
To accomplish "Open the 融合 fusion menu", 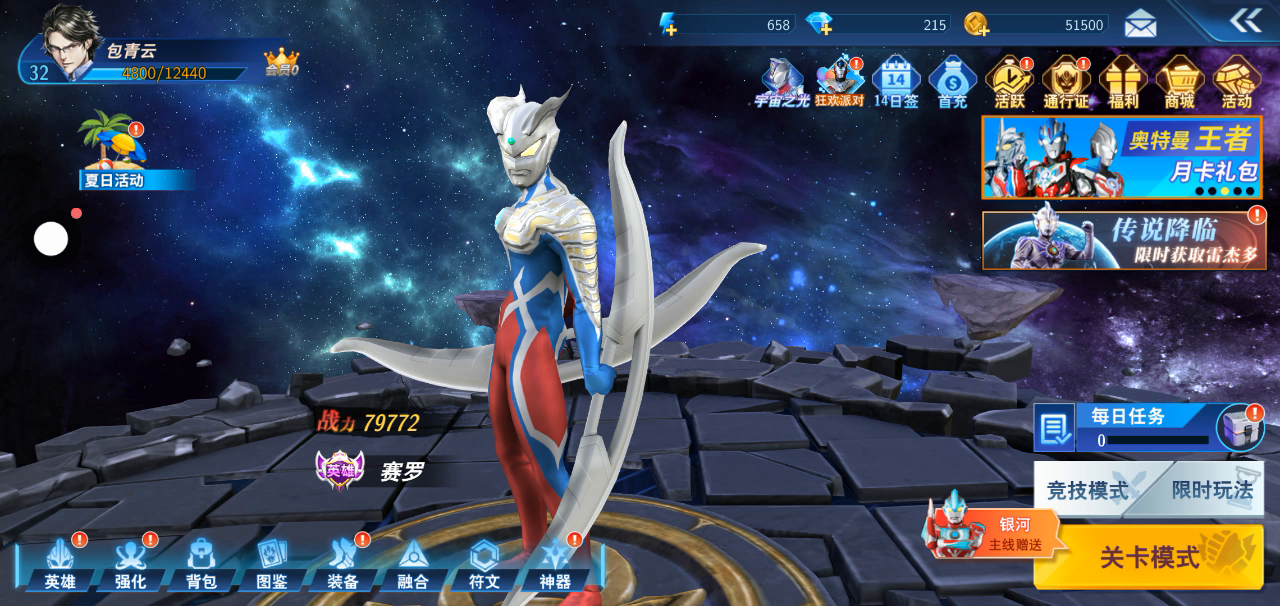I will point(413,565).
